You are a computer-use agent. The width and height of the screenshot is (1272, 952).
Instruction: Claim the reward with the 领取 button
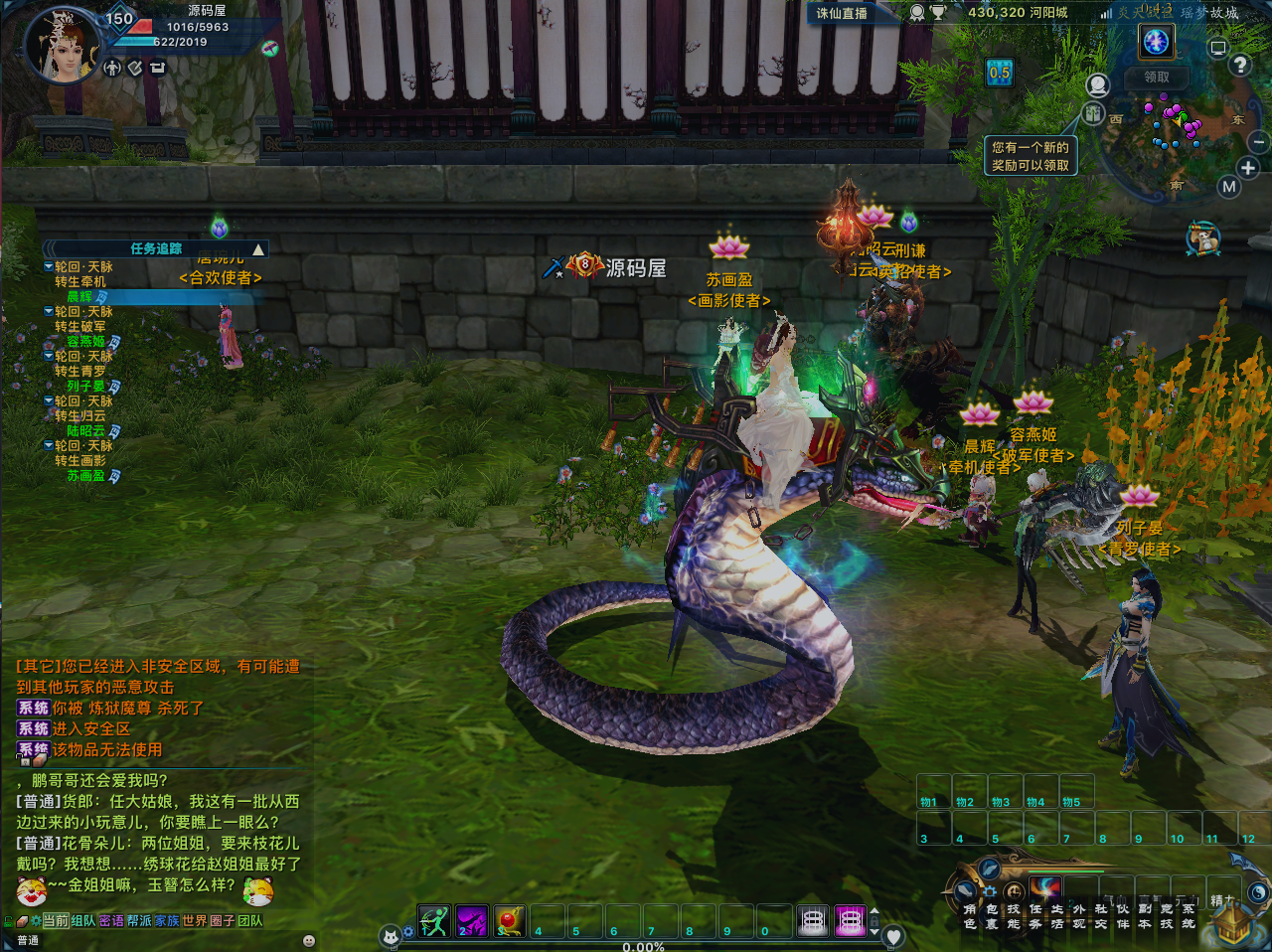pos(1157,77)
